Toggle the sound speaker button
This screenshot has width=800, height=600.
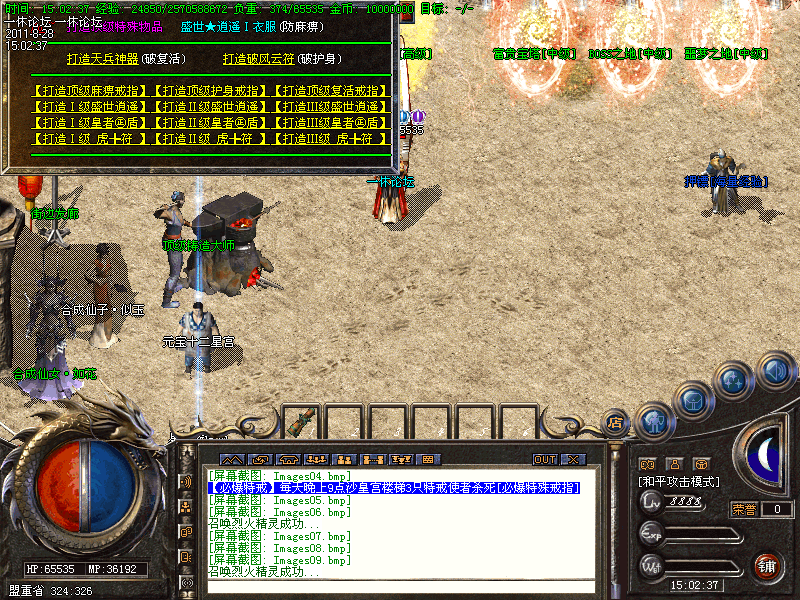[775, 371]
